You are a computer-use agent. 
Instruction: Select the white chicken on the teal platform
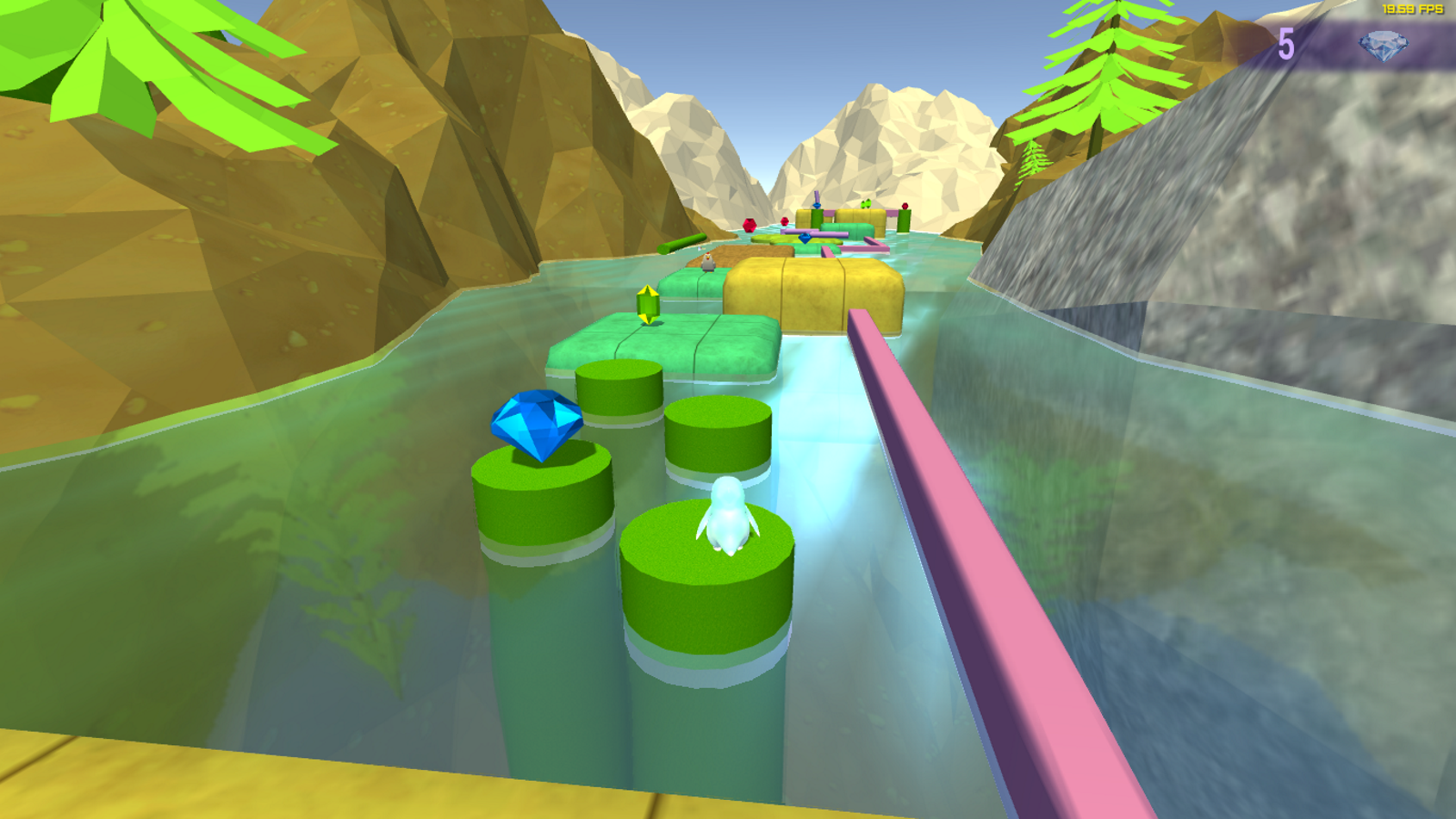click(709, 262)
